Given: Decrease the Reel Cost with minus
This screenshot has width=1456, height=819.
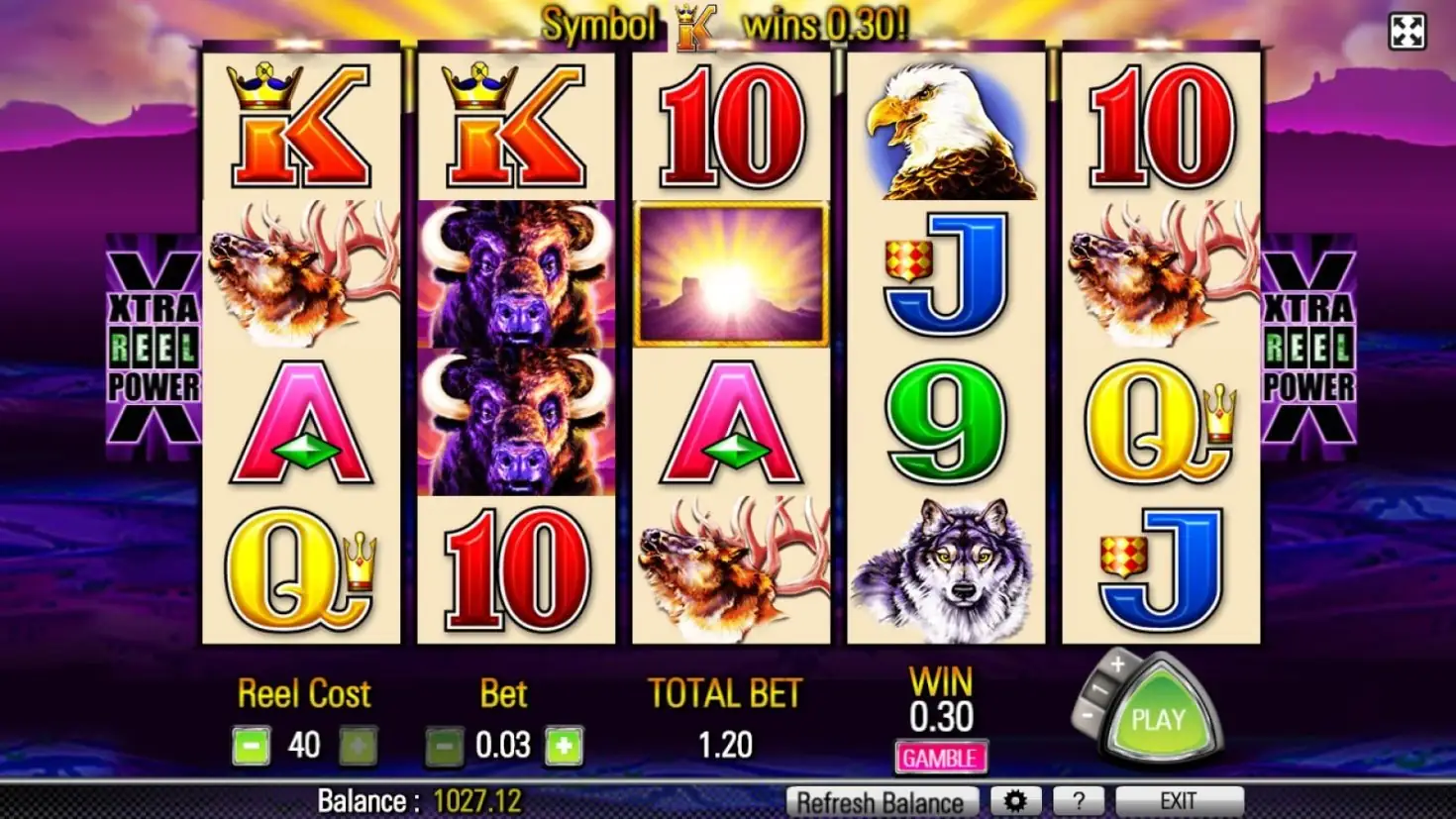Looking at the screenshot, I should coord(251,745).
